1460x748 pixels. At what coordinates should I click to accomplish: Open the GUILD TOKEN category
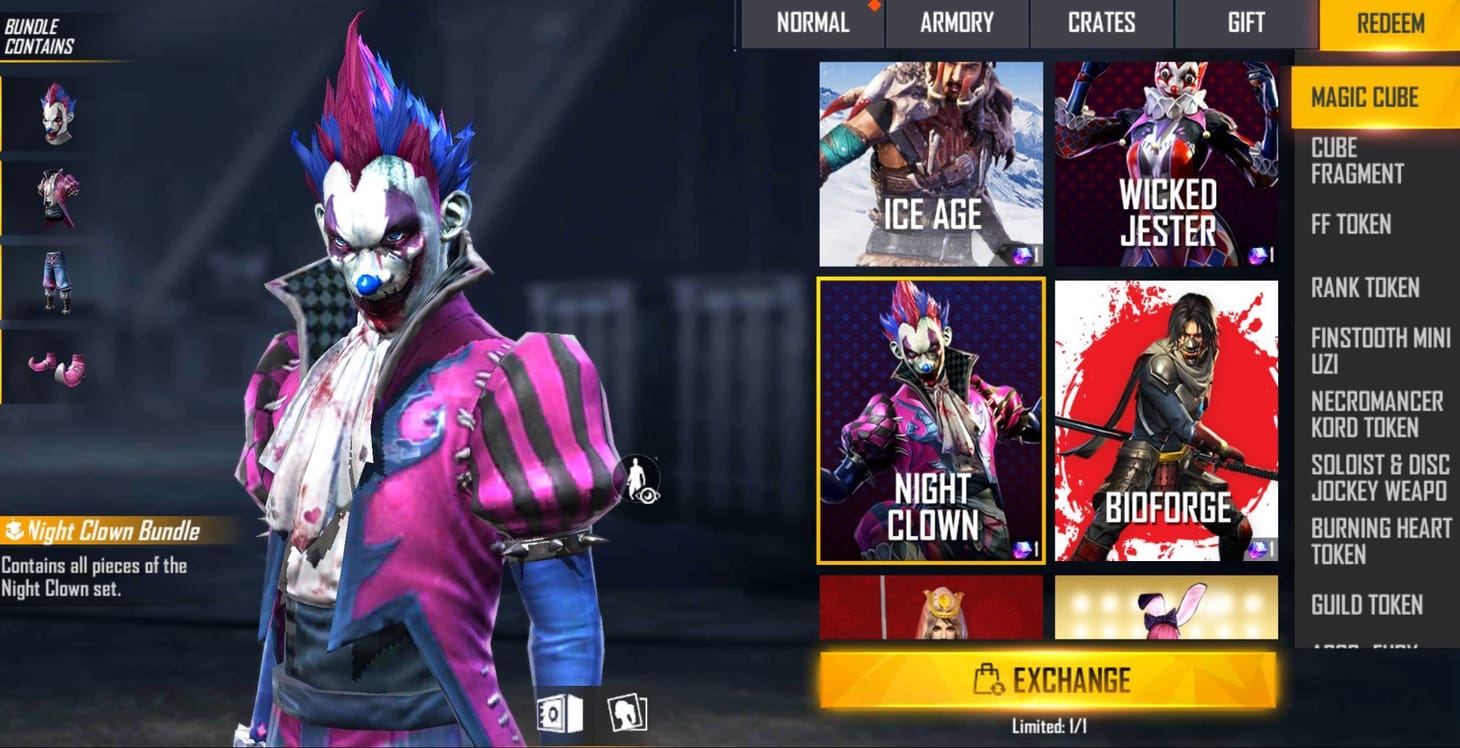click(1368, 605)
